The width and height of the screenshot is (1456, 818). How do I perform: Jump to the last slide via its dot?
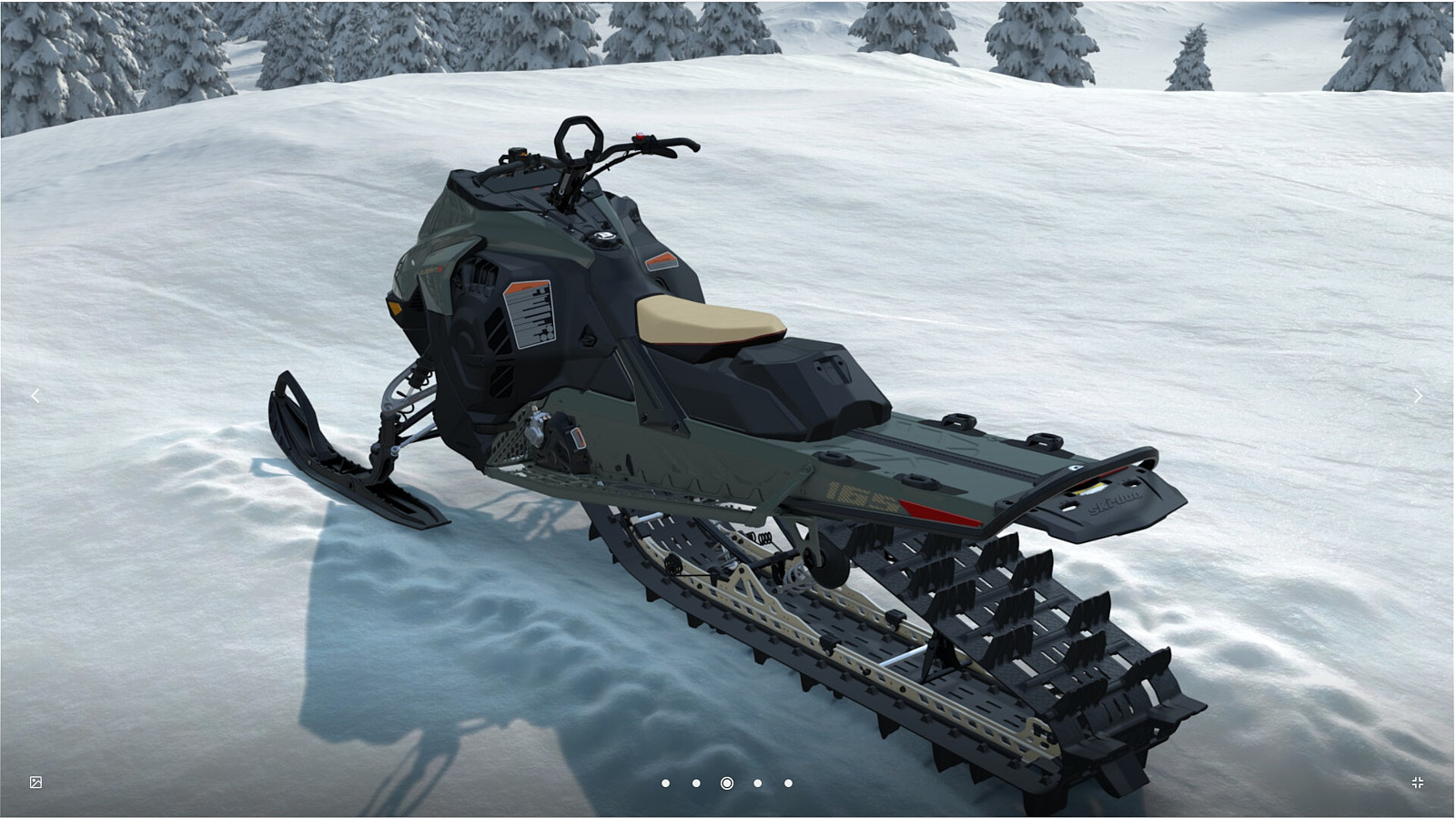(787, 783)
